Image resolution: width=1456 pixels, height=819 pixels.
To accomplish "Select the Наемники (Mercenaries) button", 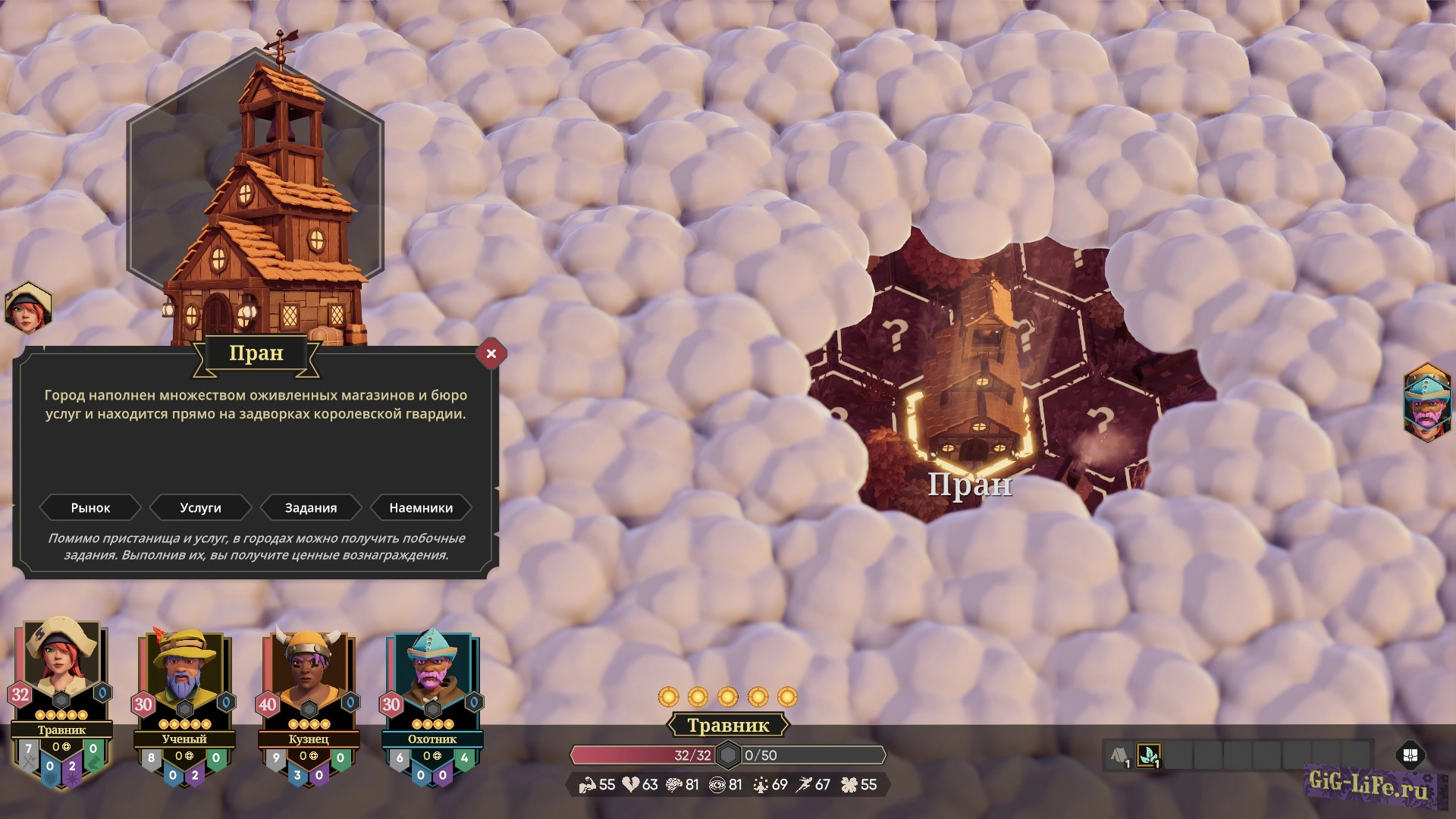I will point(421,508).
